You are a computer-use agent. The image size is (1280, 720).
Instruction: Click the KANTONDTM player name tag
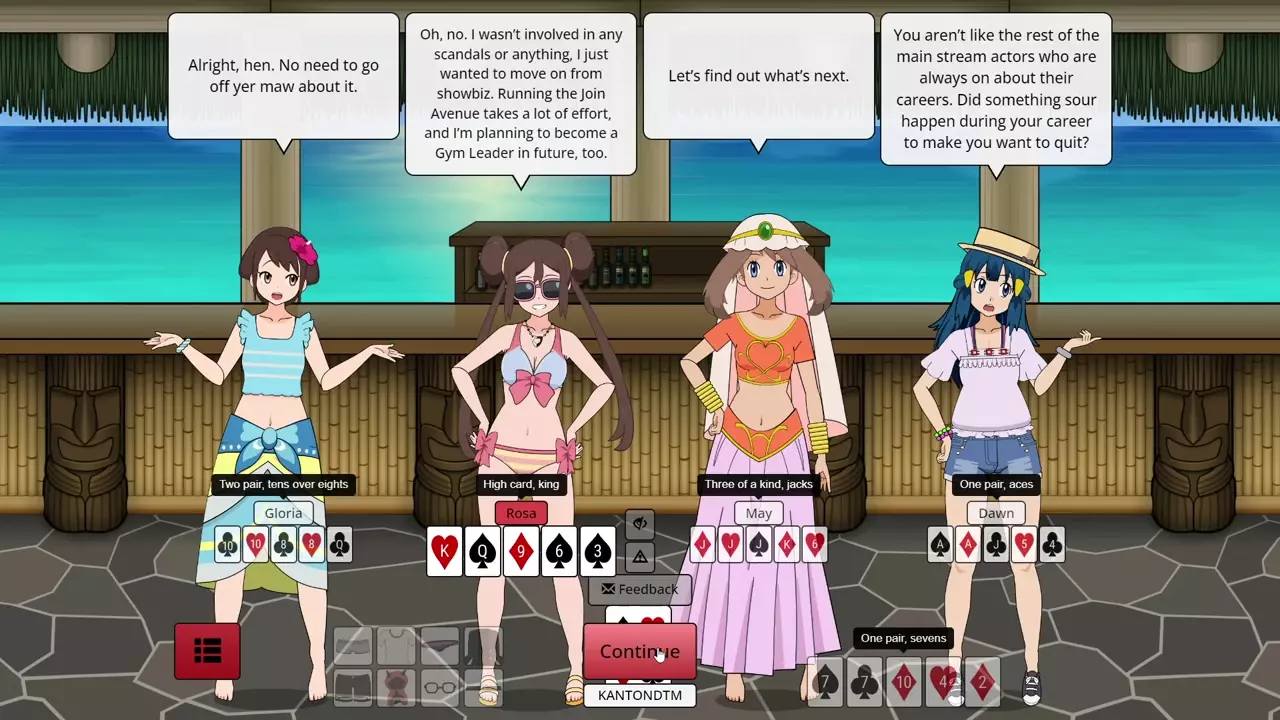point(640,695)
